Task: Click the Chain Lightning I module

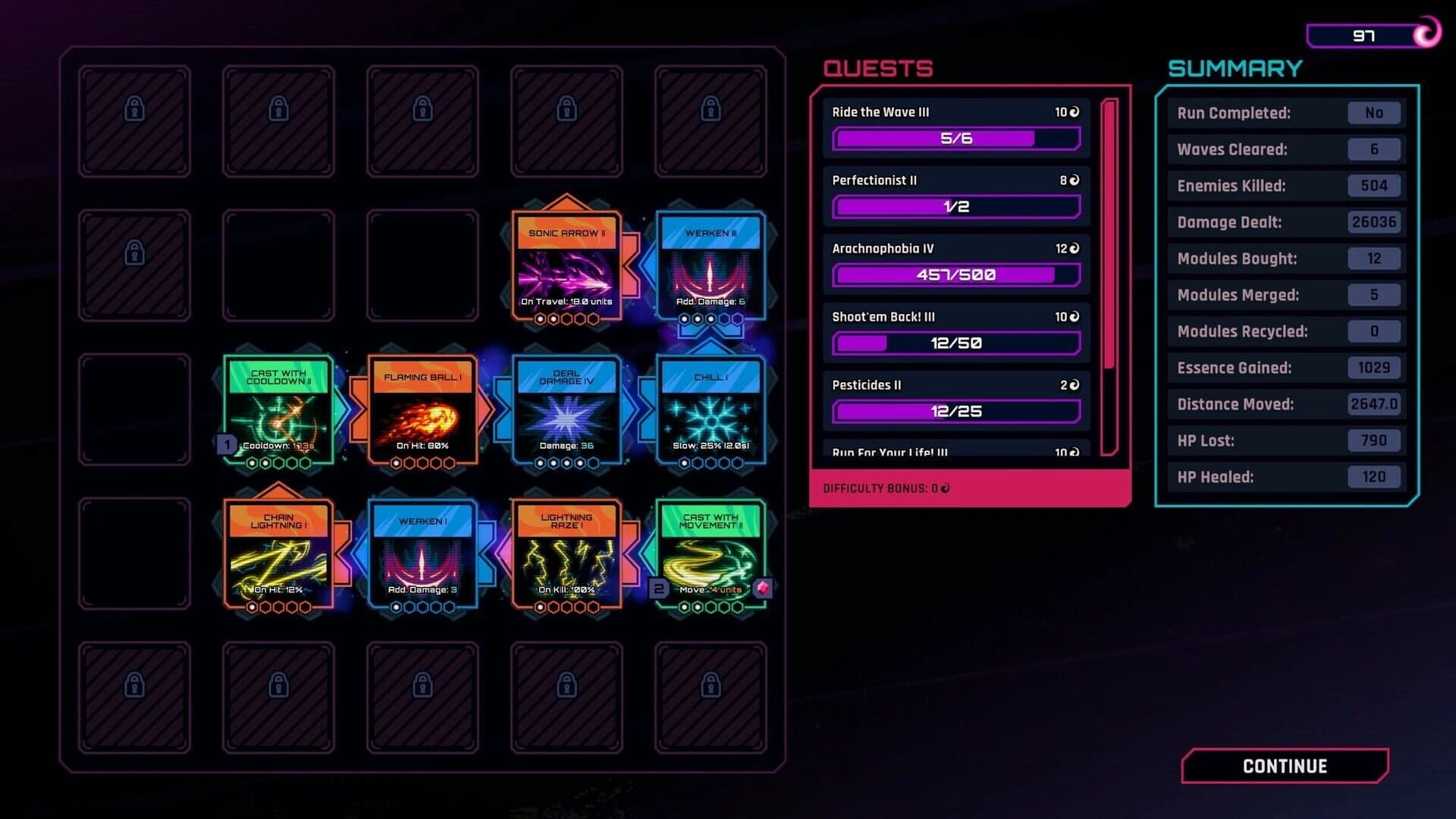Action: (x=278, y=554)
